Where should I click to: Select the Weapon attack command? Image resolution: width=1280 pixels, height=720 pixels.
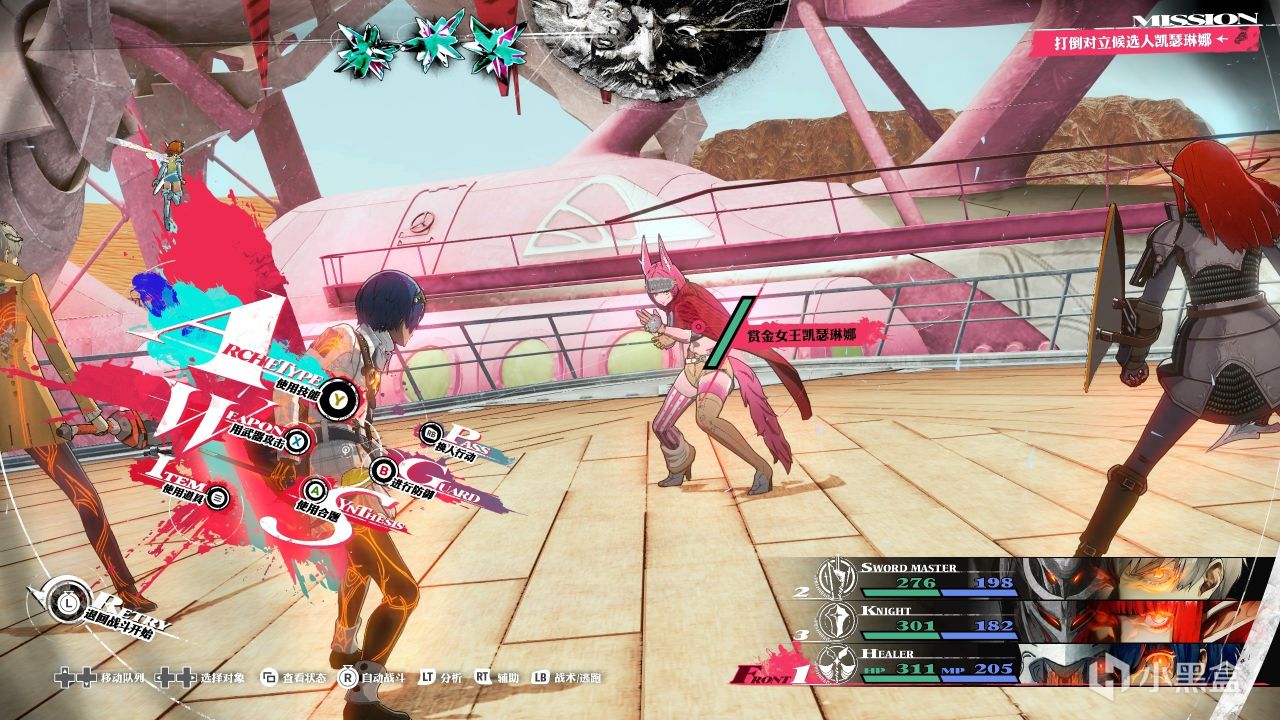tap(296, 438)
